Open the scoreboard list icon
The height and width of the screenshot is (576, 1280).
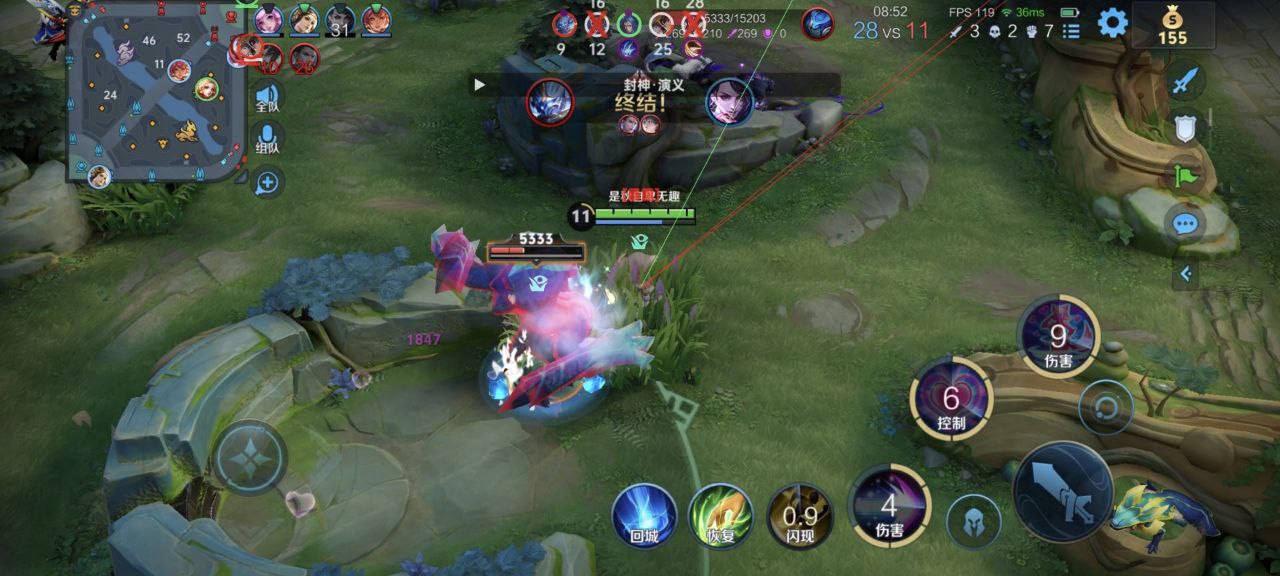click(x=1071, y=31)
